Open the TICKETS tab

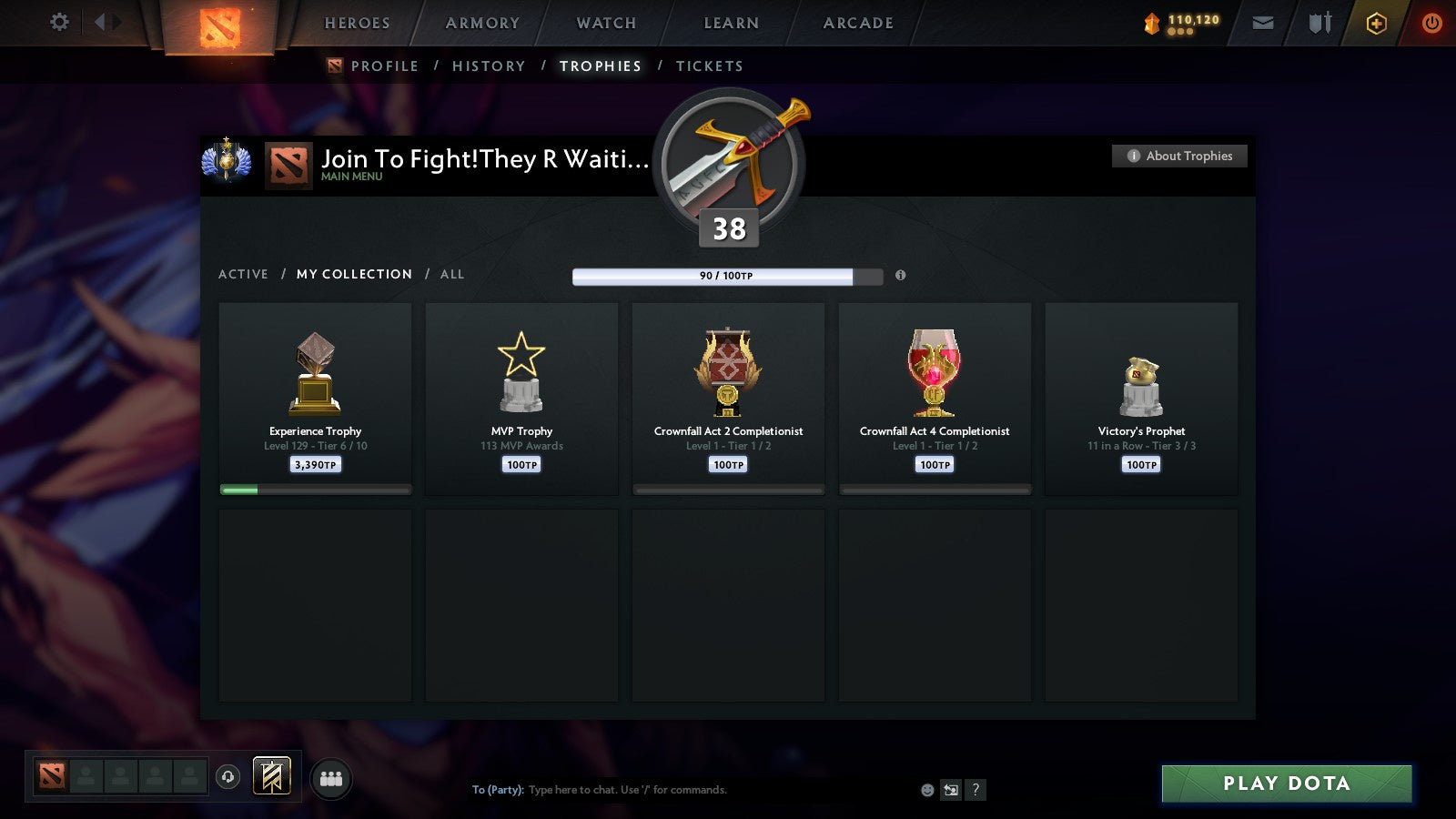point(709,66)
